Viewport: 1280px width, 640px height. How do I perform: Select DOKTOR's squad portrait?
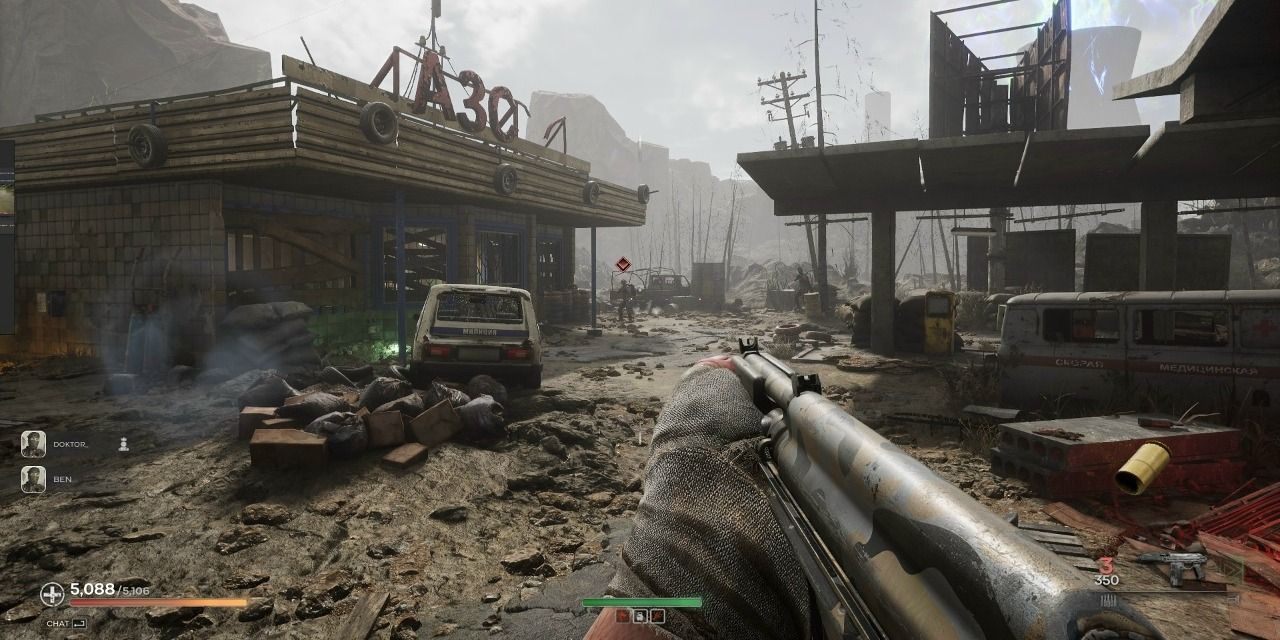click(33, 444)
